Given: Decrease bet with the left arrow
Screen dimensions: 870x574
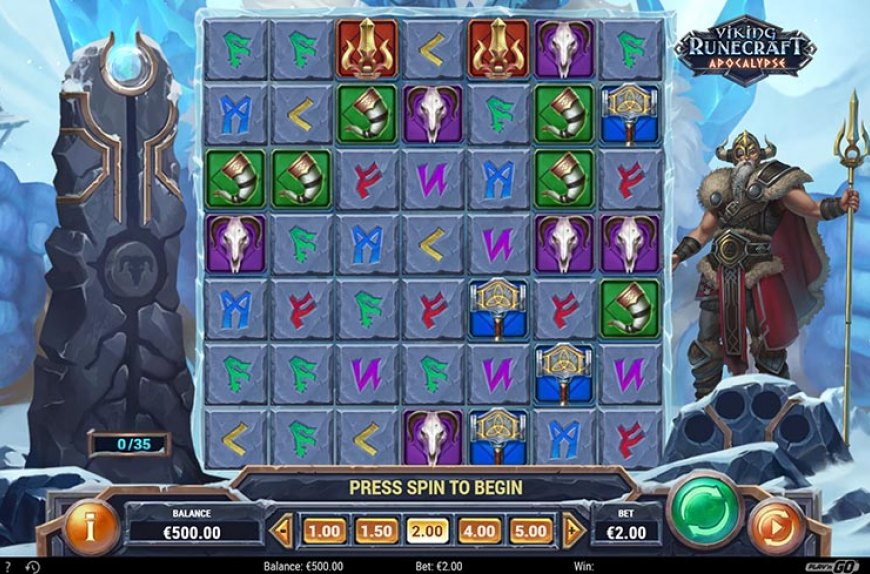Looking at the screenshot, I should (x=283, y=530).
